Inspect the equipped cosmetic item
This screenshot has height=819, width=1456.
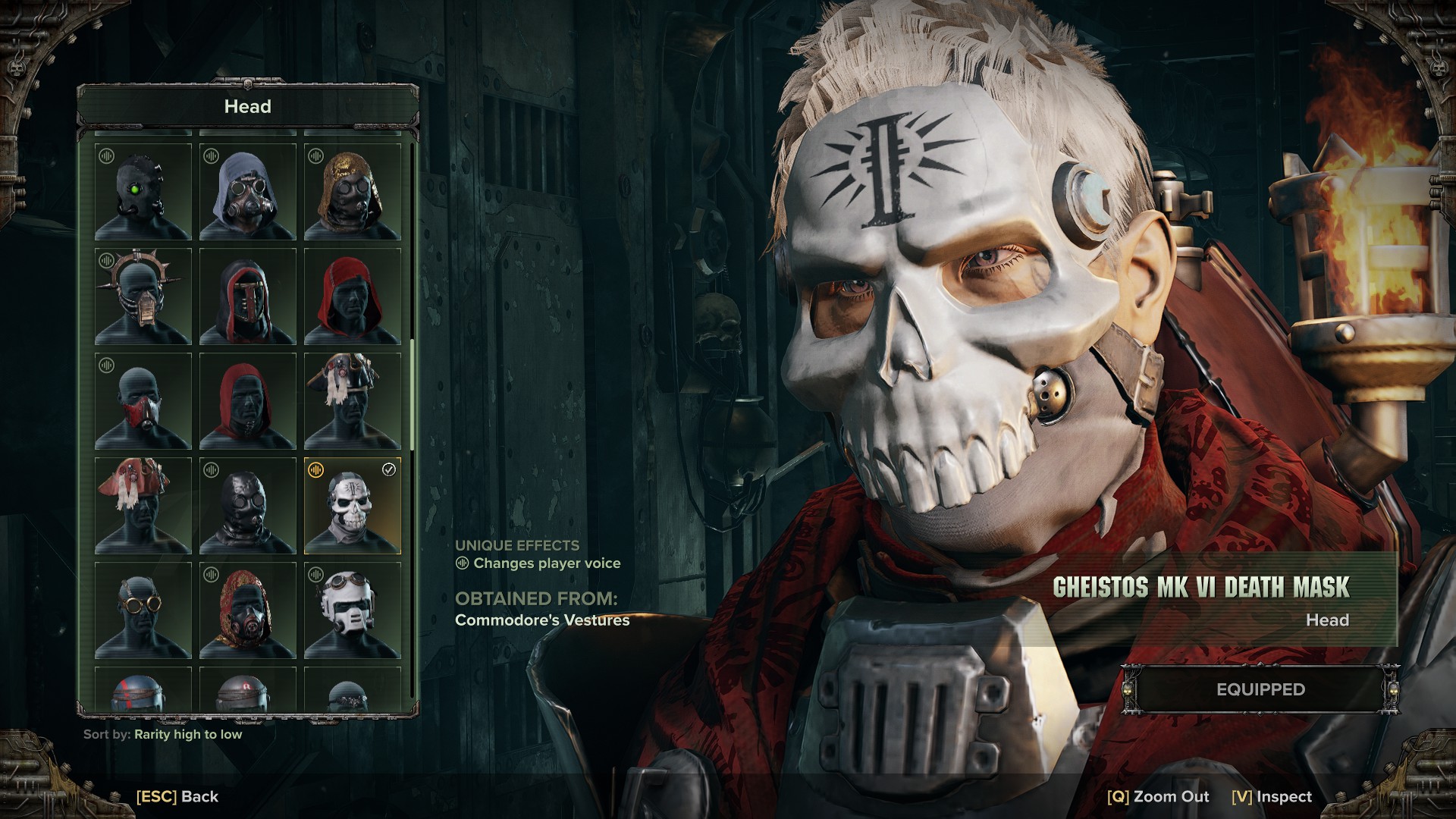(x=1272, y=796)
